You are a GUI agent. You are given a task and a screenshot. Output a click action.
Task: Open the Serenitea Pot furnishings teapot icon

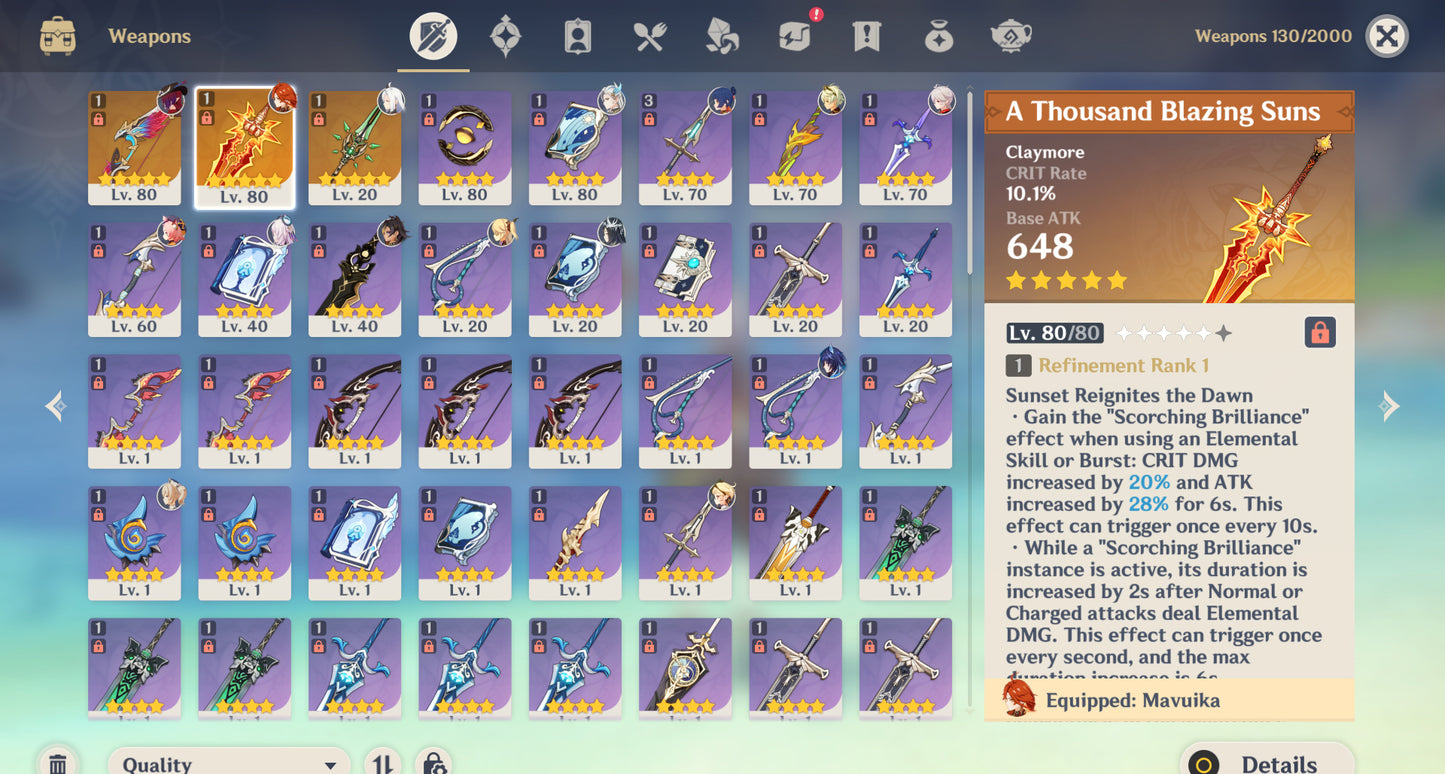1010,36
